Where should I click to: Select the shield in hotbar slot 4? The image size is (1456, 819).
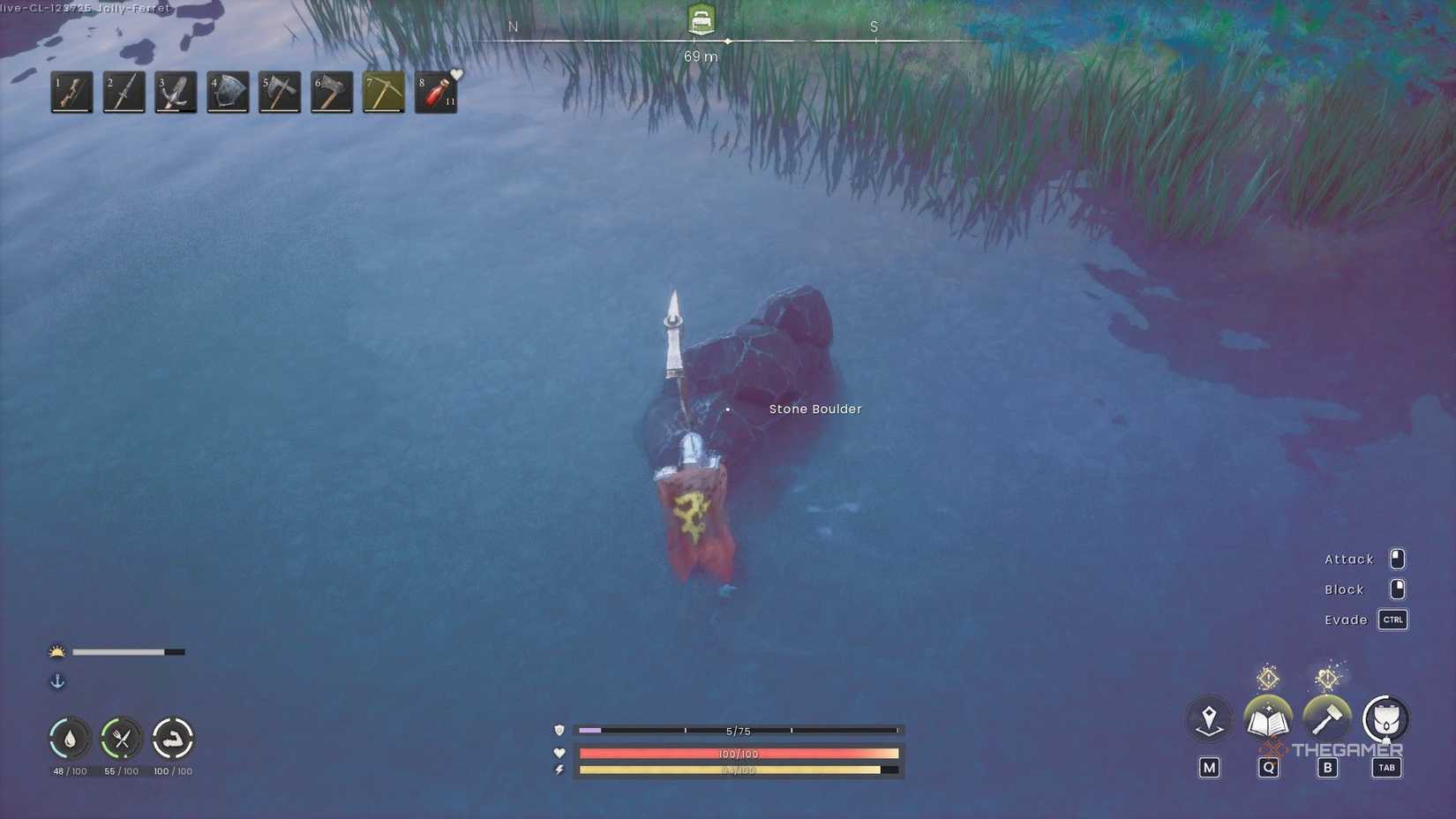click(227, 92)
